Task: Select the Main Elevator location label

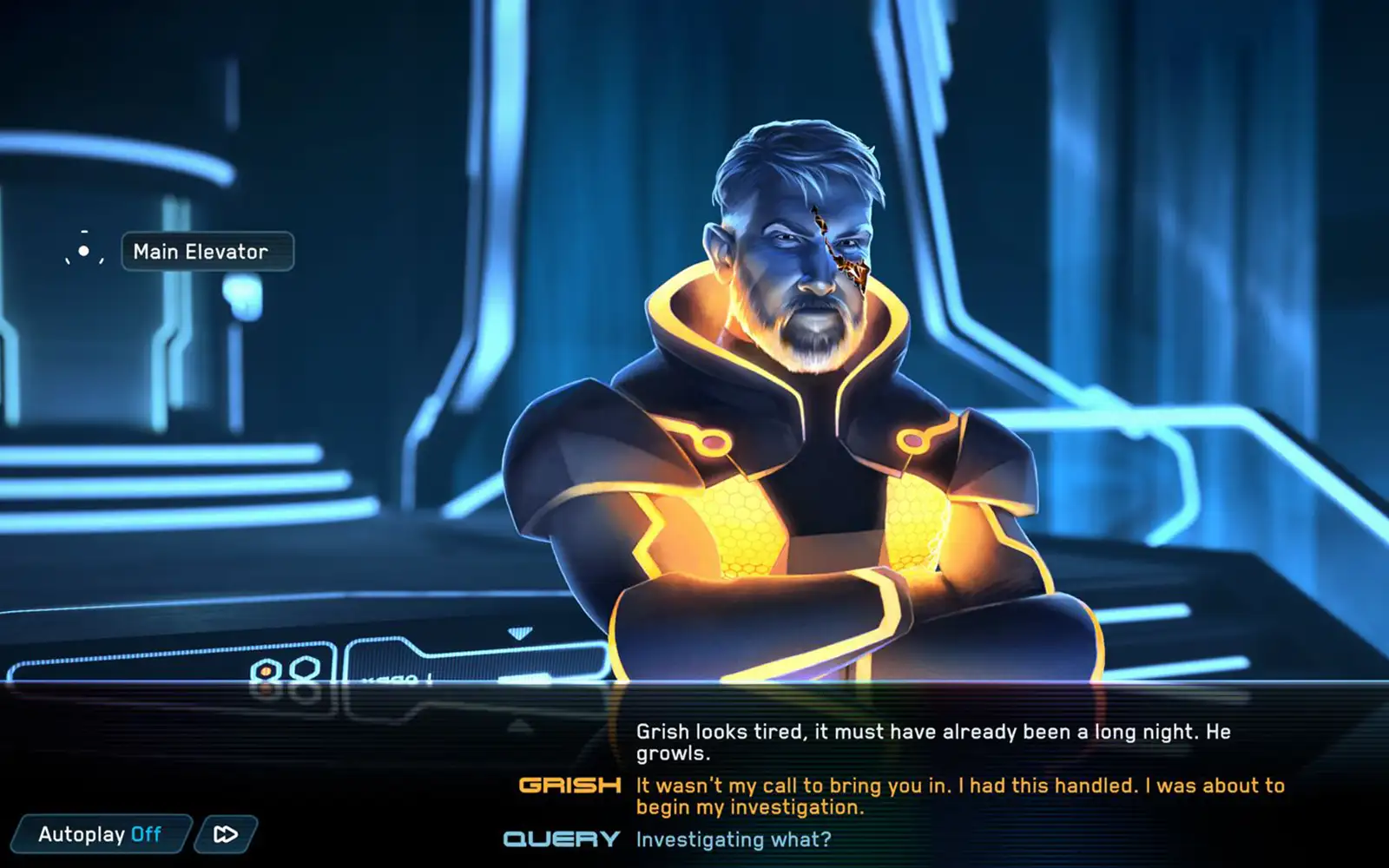Action: (x=207, y=252)
